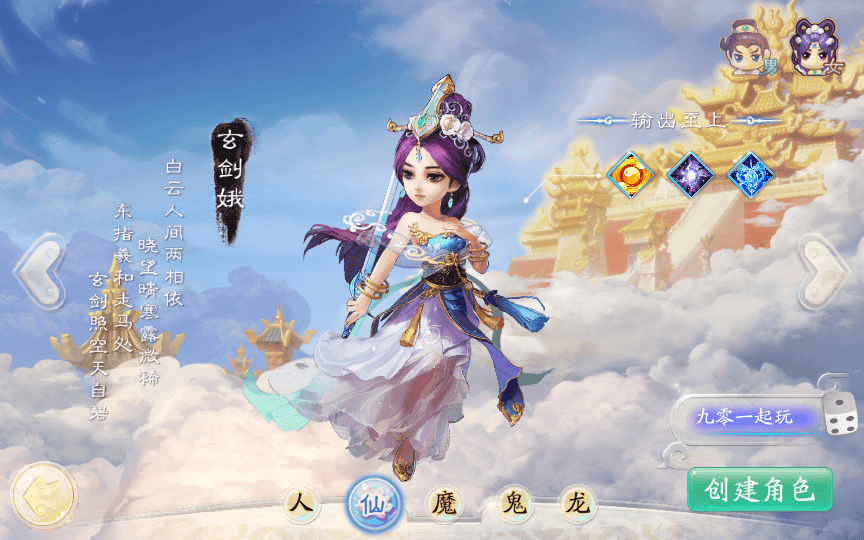The width and height of the screenshot is (864, 540).
Task: View the purple starburst skill icon
Action: click(x=690, y=174)
